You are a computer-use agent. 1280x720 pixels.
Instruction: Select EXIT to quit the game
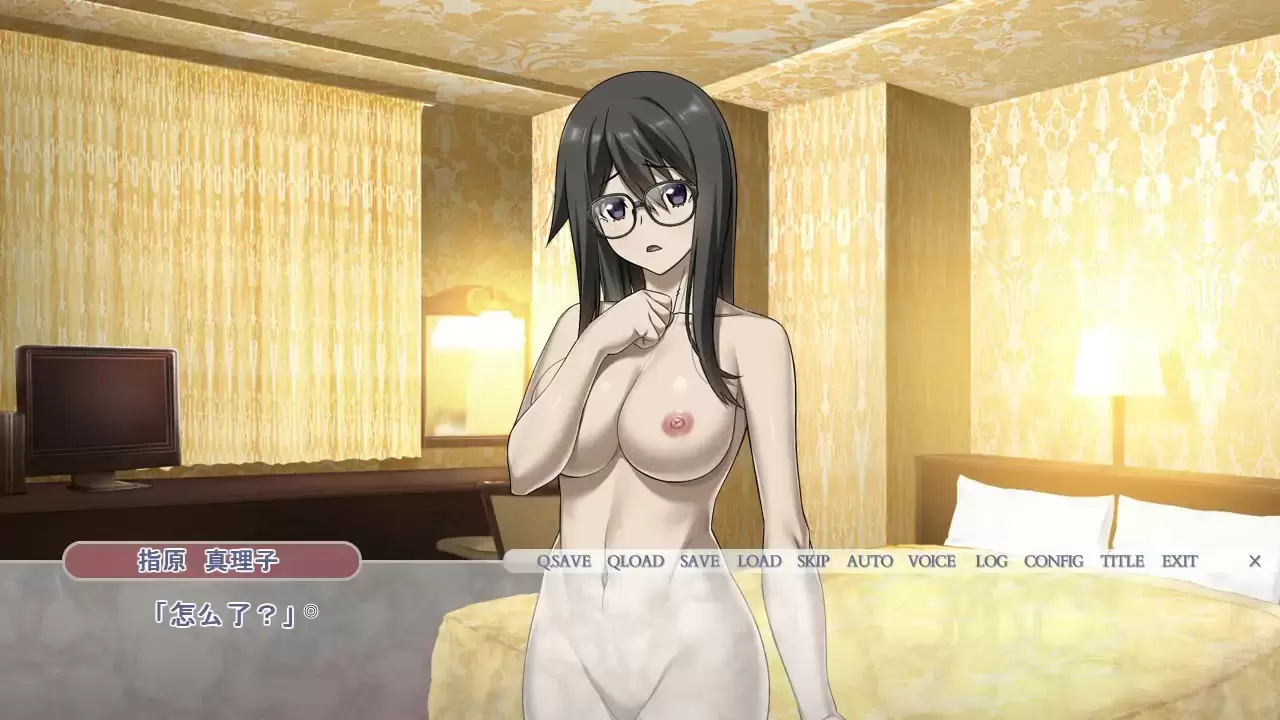click(1180, 561)
